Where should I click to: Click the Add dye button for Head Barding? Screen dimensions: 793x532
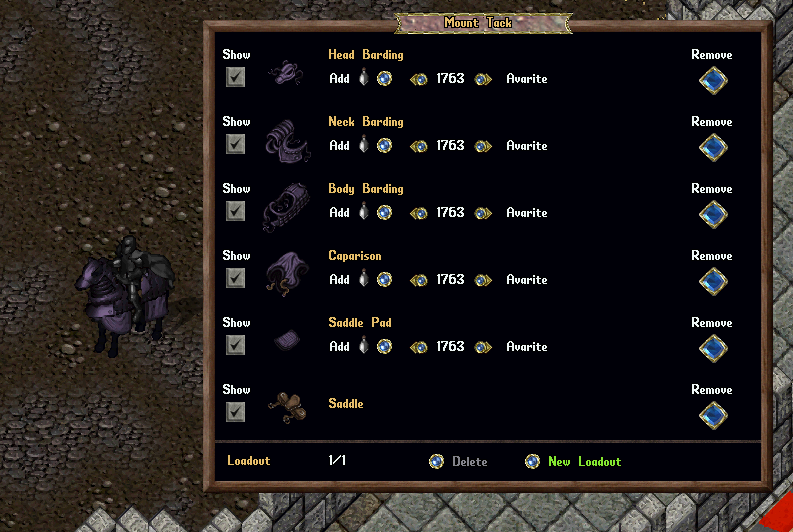coord(384,79)
